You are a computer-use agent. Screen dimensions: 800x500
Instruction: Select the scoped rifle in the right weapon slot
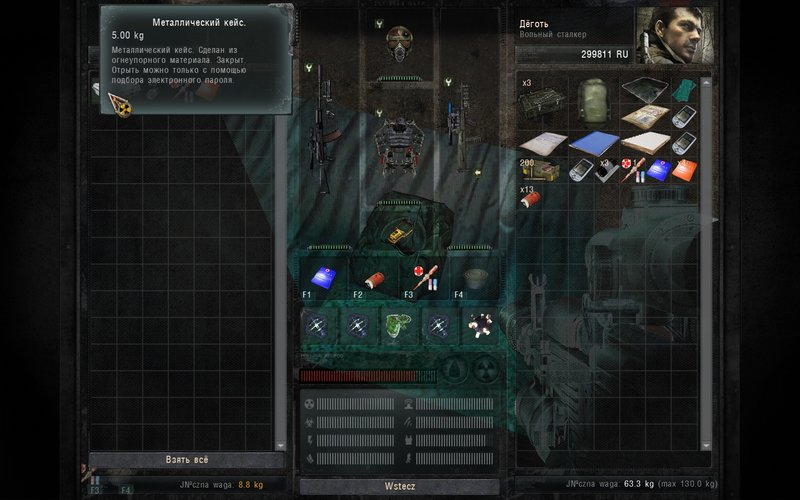coord(454,130)
